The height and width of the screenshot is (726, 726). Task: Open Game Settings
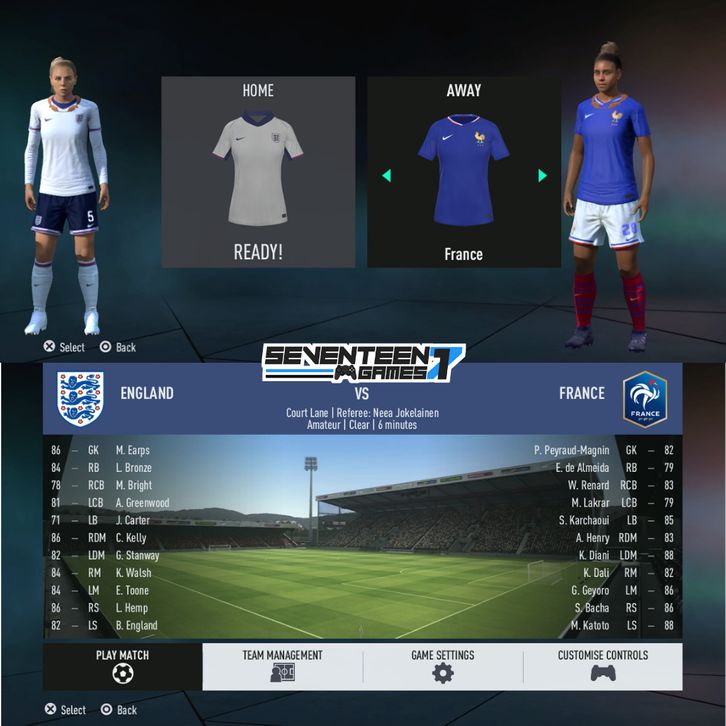(x=442, y=666)
